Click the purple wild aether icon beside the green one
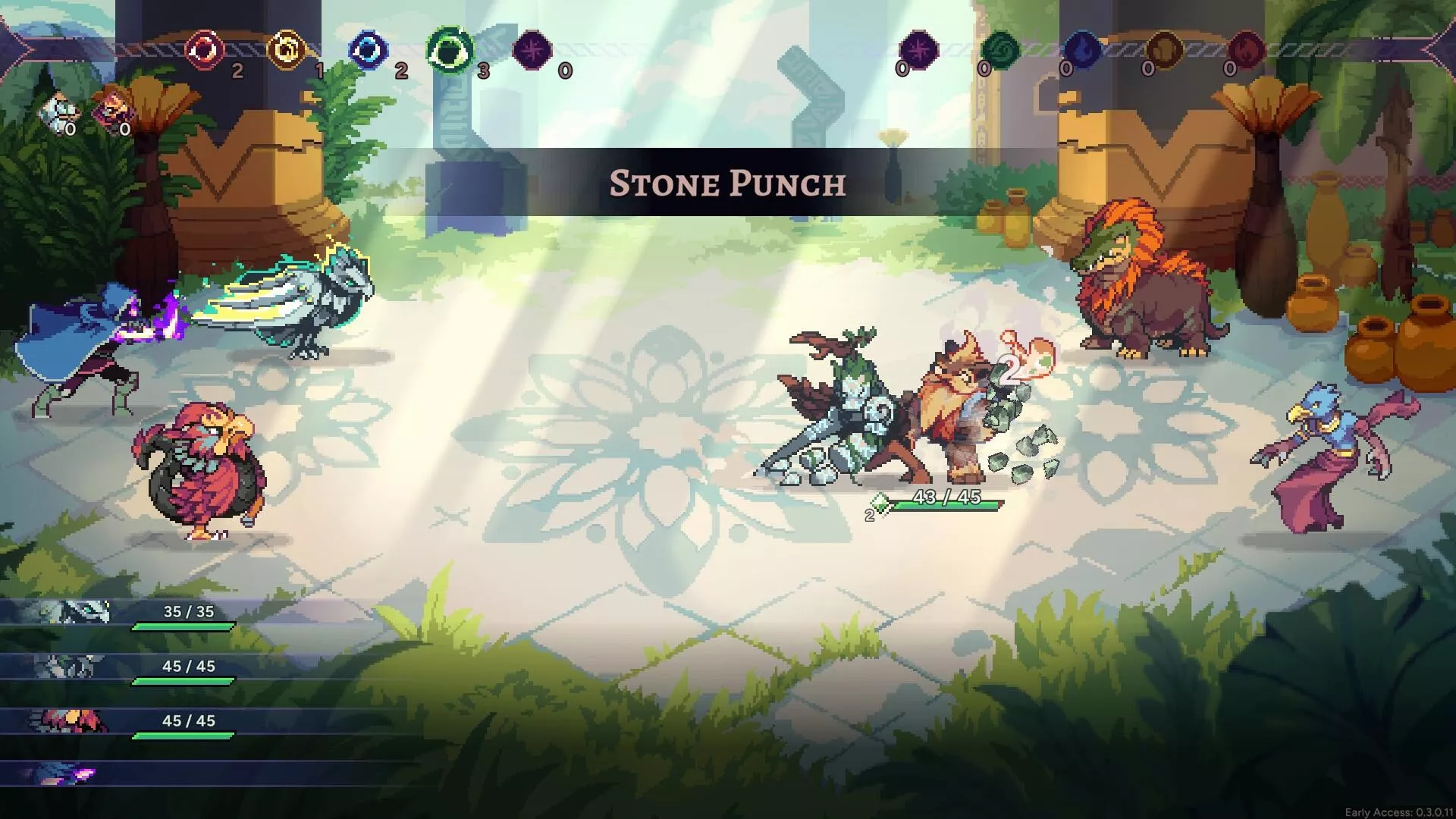Viewport: 1456px width, 819px height. (532, 51)
